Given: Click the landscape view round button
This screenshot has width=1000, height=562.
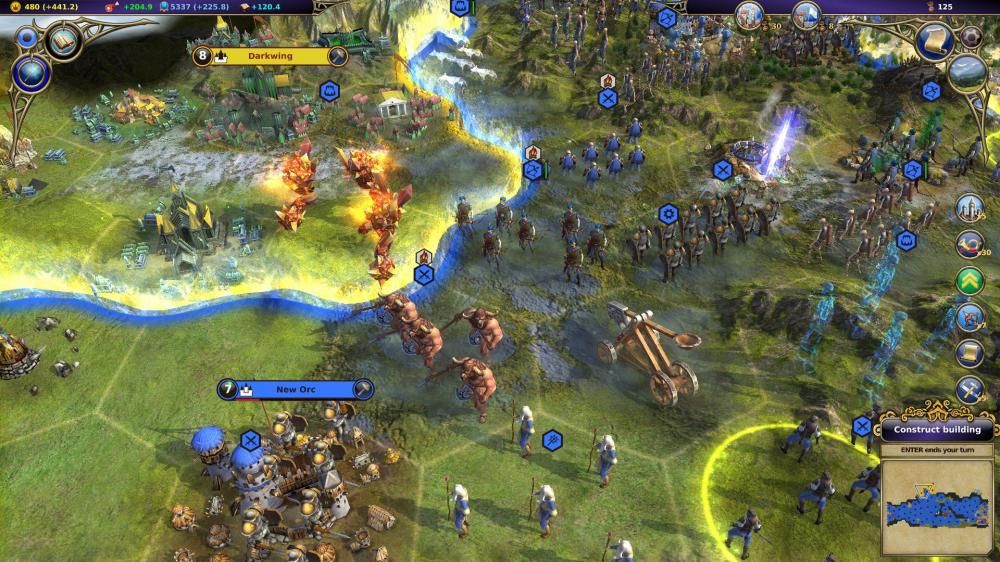Looking at the screenshot, I should point(967,74).
